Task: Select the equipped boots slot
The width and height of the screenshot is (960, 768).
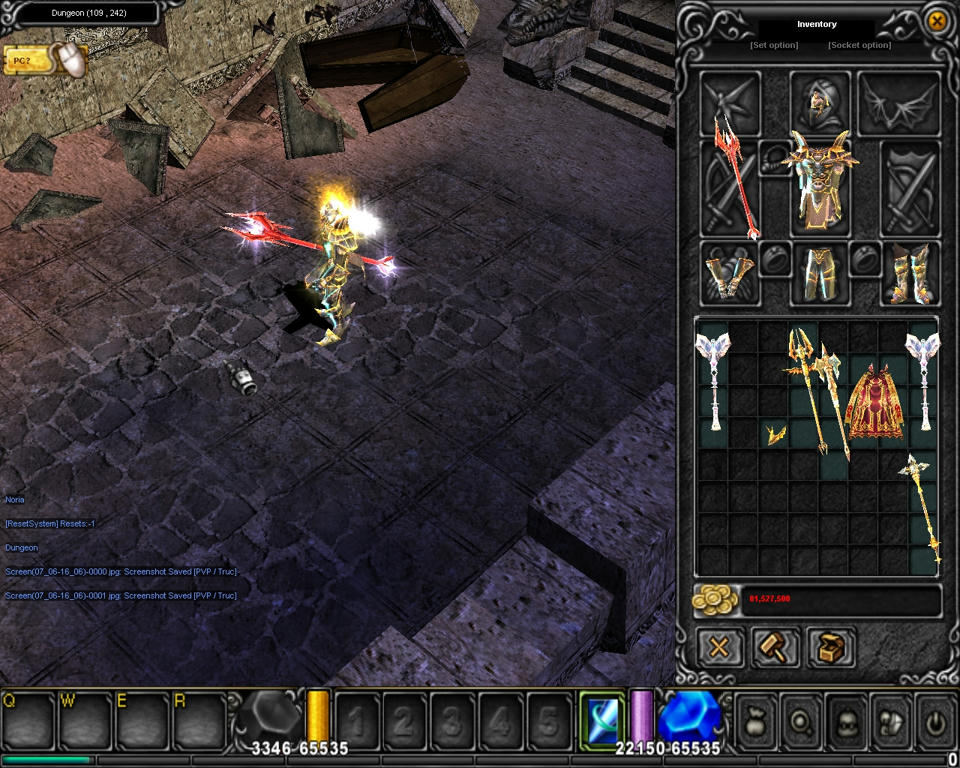Action: coord(910,274)
